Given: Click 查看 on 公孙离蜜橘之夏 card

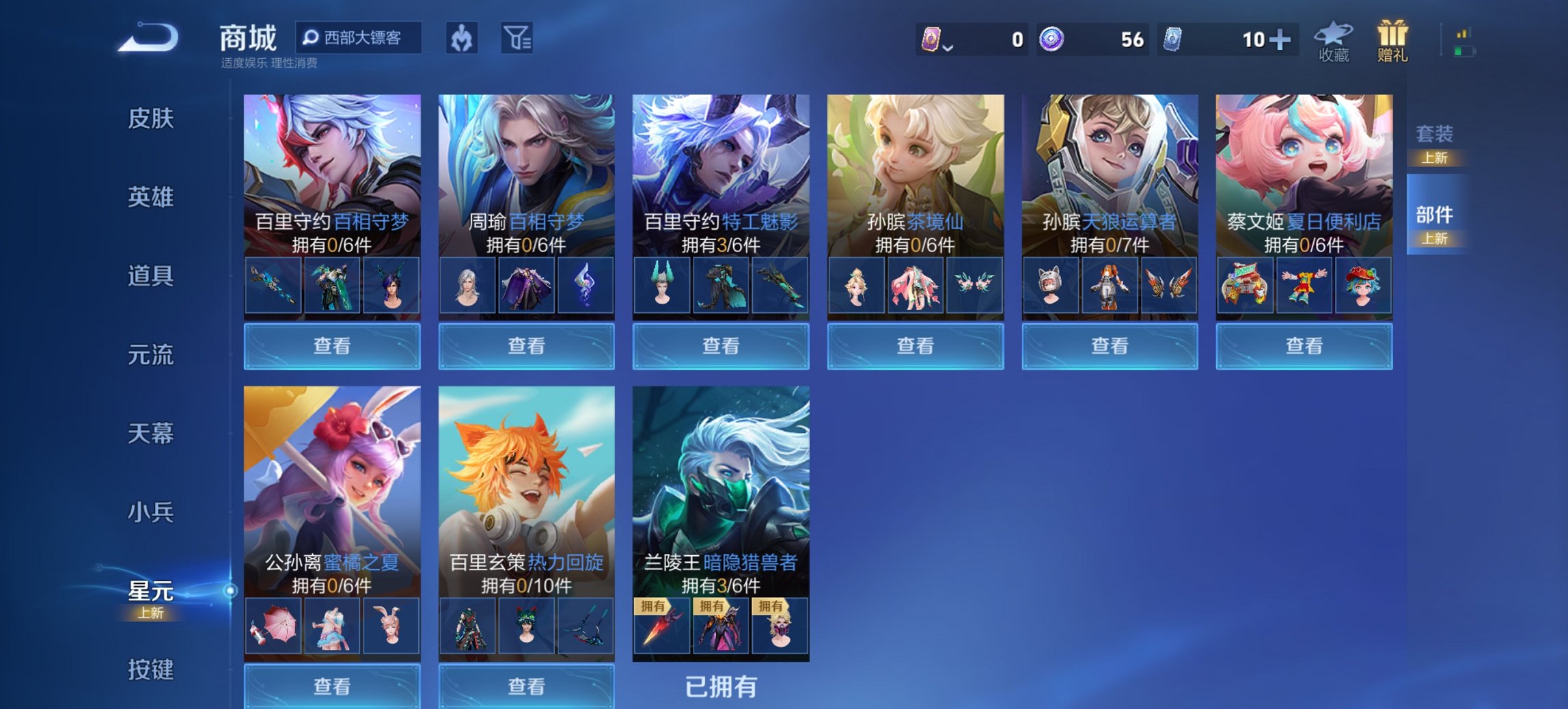Looking at the screenshot, I should click(x=333, y=687).
